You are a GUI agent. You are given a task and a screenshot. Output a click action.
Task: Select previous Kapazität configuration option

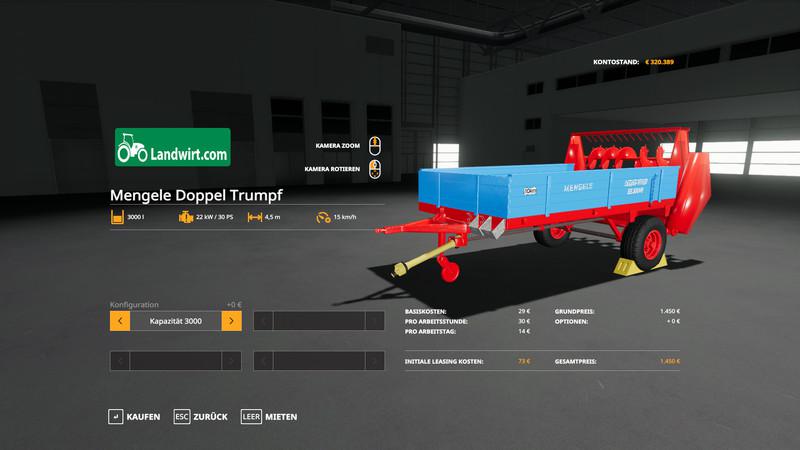pyautogui.click(x=119, y=321)
